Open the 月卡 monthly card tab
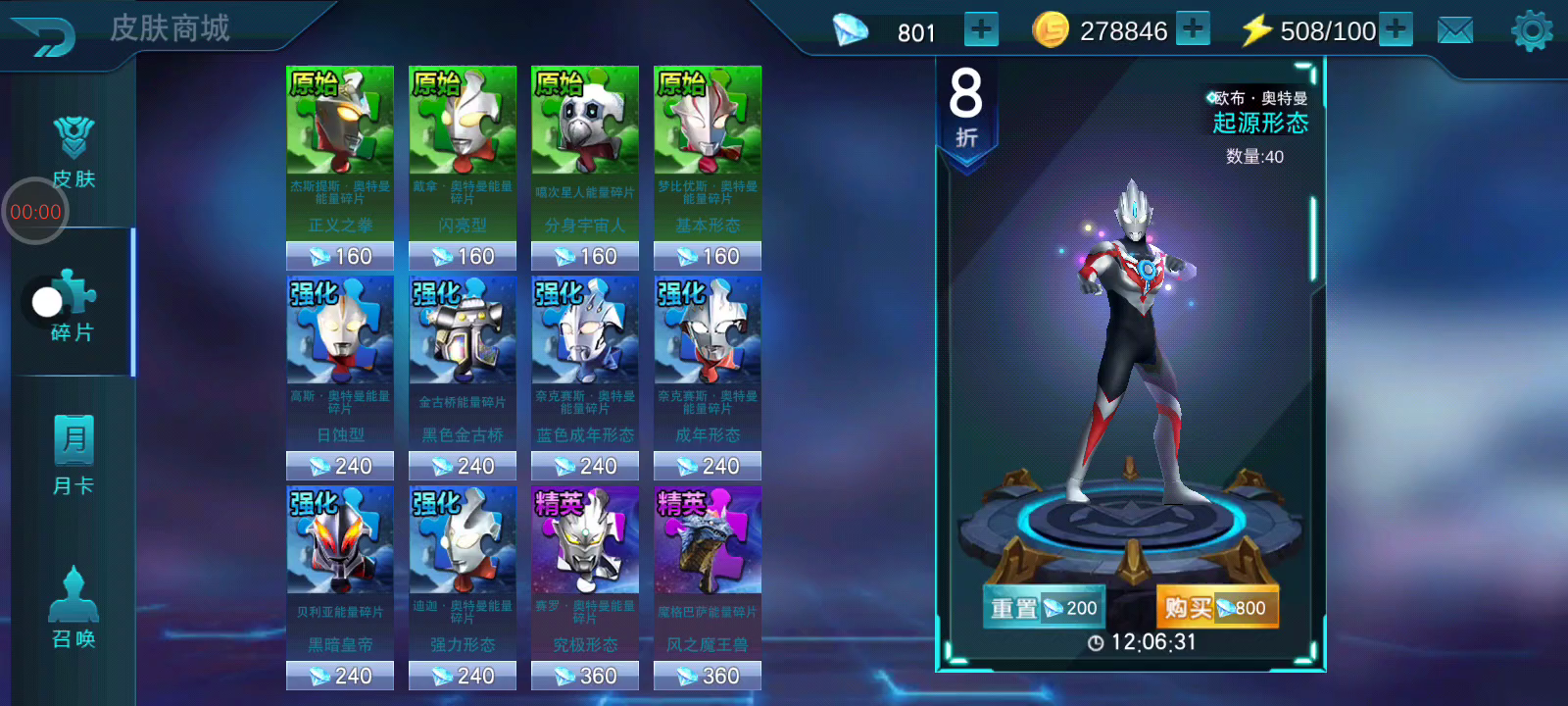 (73, 454)
